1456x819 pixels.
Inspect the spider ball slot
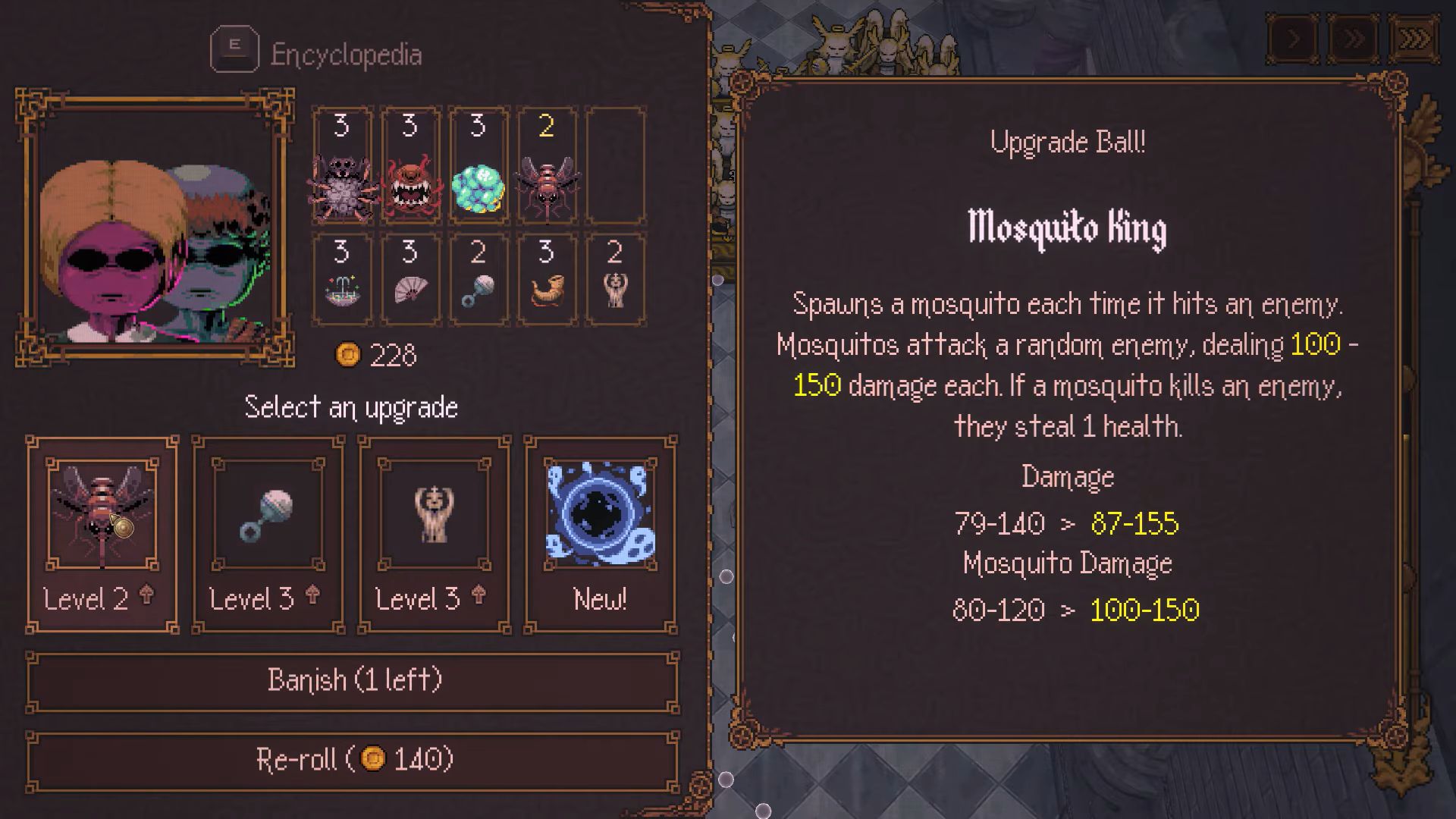click(342, 167)
